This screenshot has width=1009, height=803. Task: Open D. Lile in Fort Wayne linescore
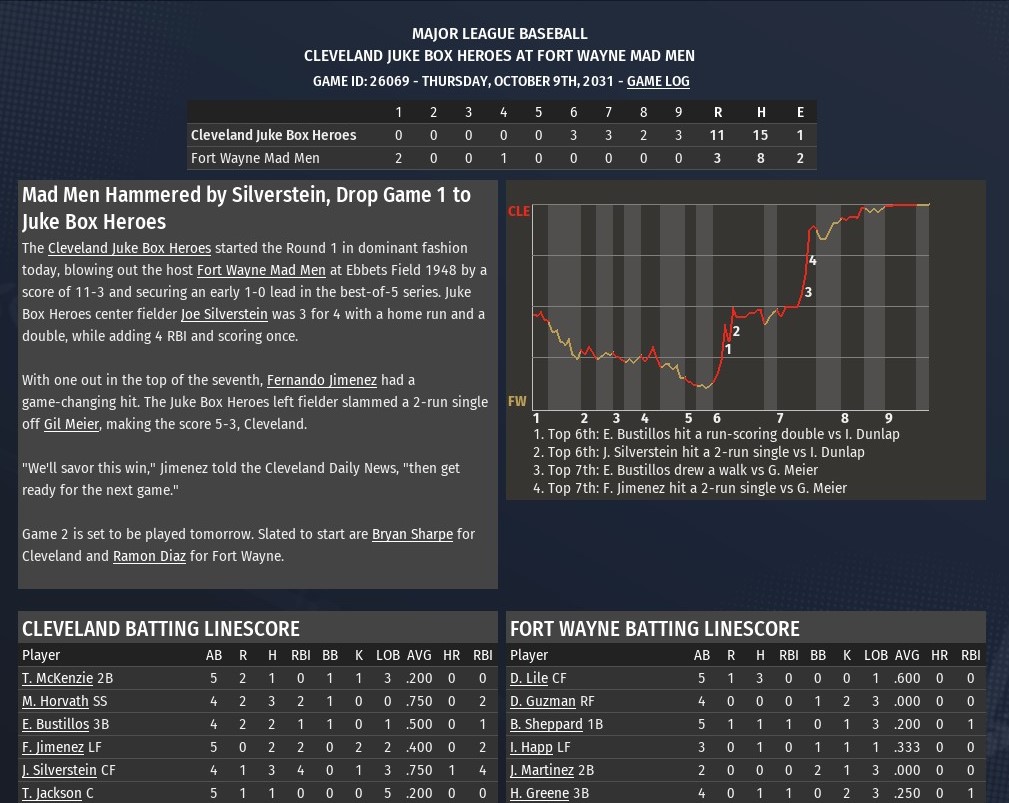point(529,678)
